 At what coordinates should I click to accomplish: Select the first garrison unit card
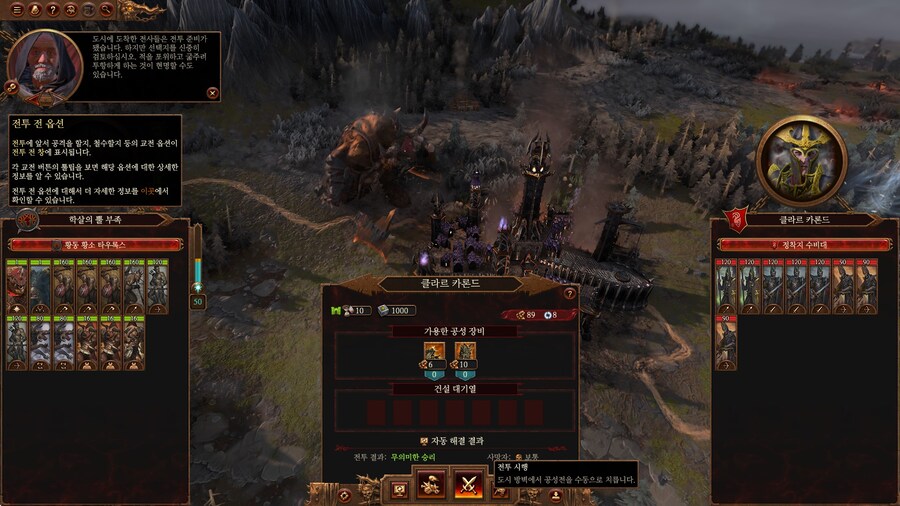click(x=727, y=287)
